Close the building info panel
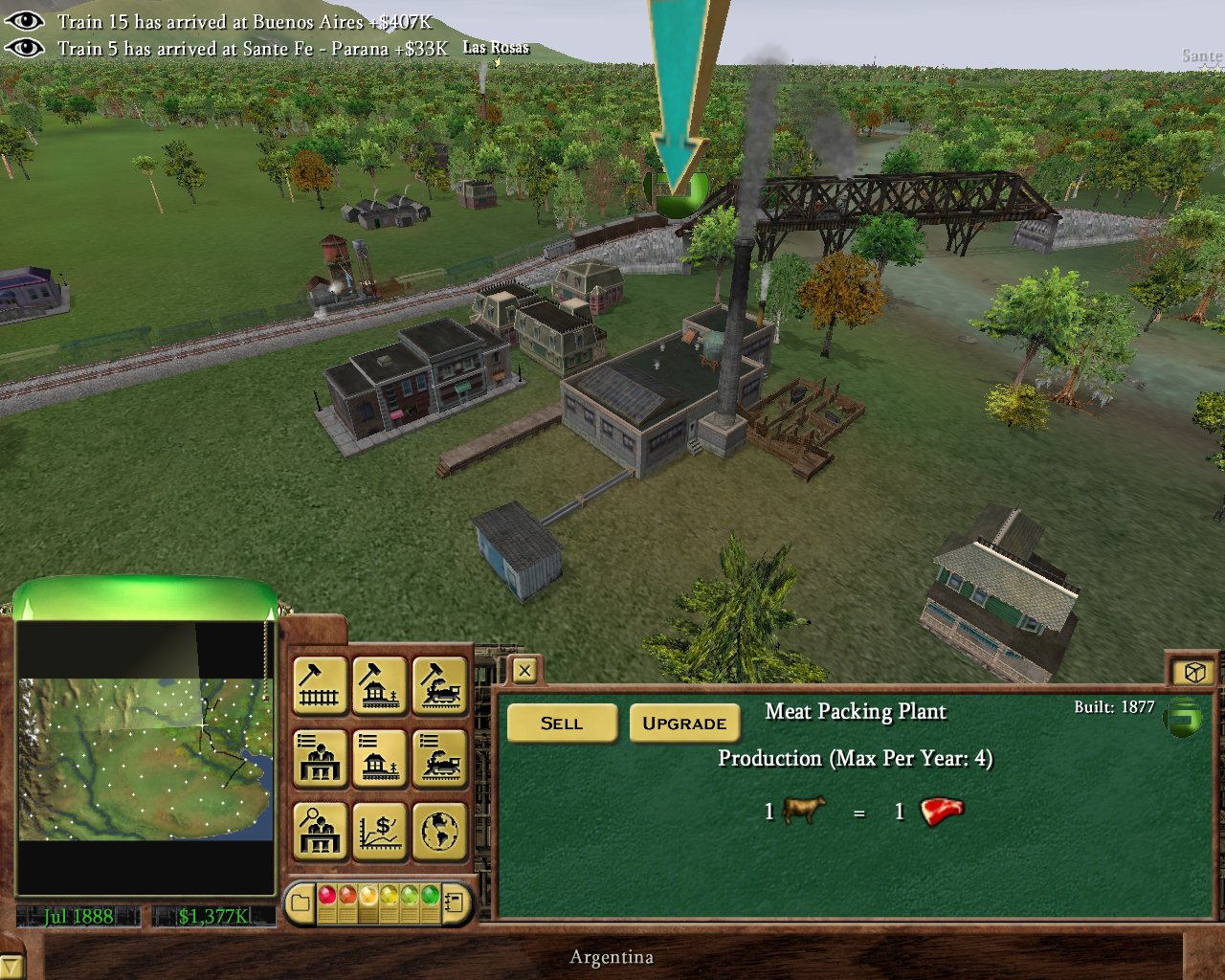Image resolution: width=1225 pixels, height=980 pixels. click(x=524, y=671)
